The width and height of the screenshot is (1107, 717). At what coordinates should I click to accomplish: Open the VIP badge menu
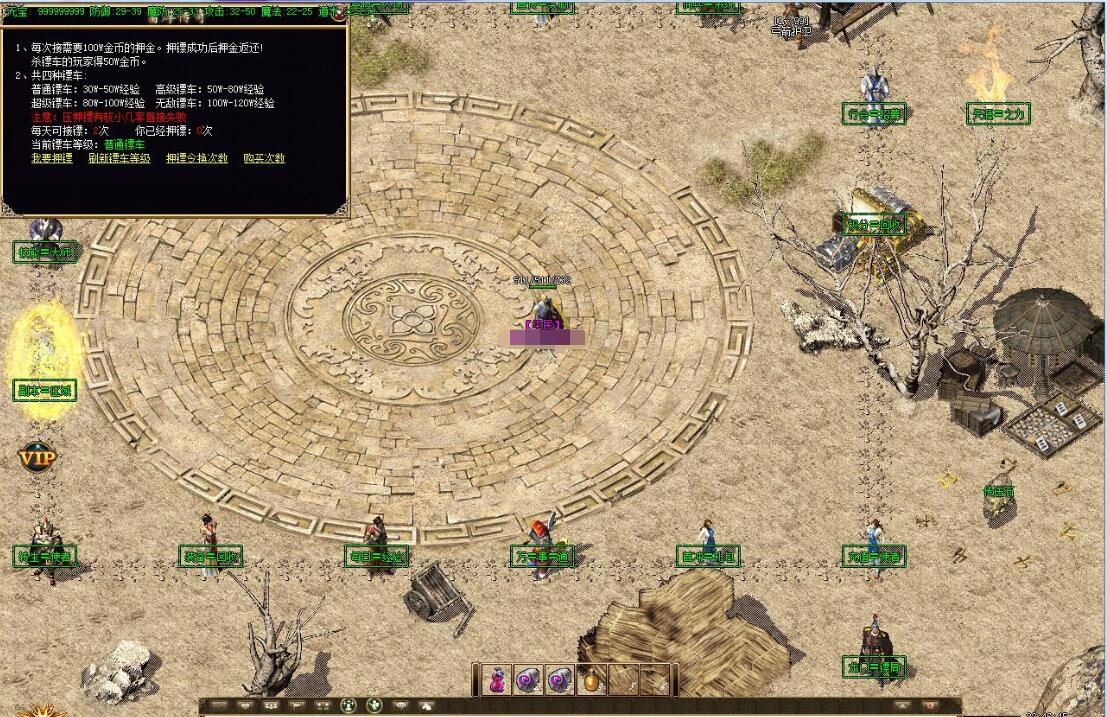click(x=37, y=458)
